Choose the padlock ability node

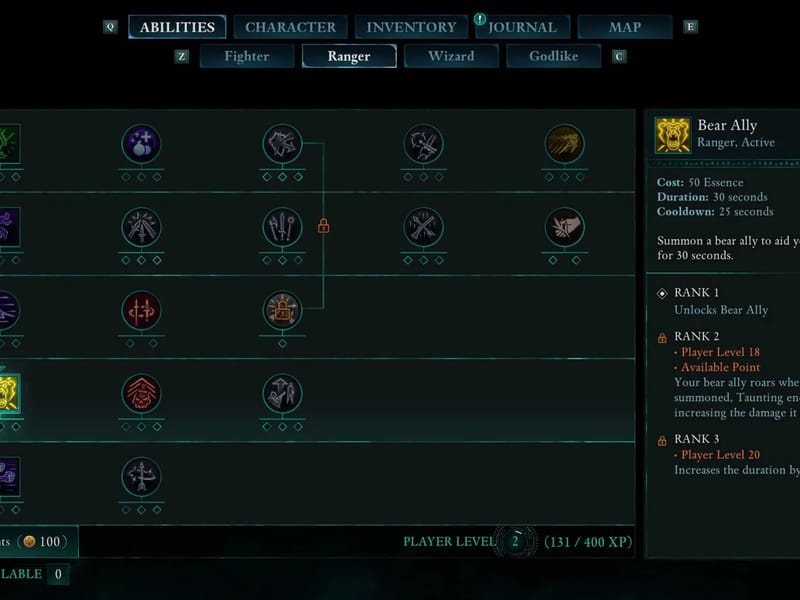pos(282,311)
